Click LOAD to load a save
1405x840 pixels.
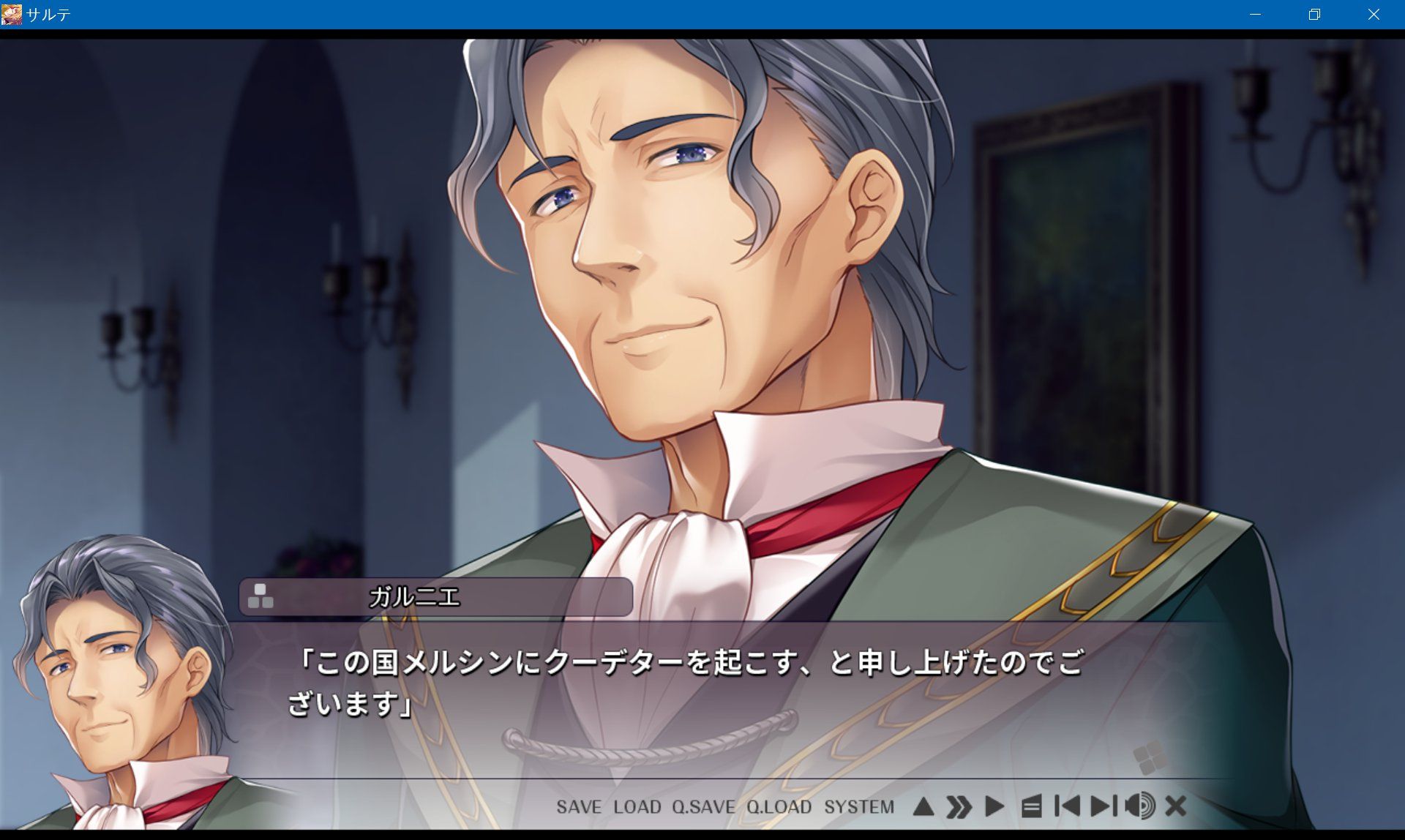[639, 808]
